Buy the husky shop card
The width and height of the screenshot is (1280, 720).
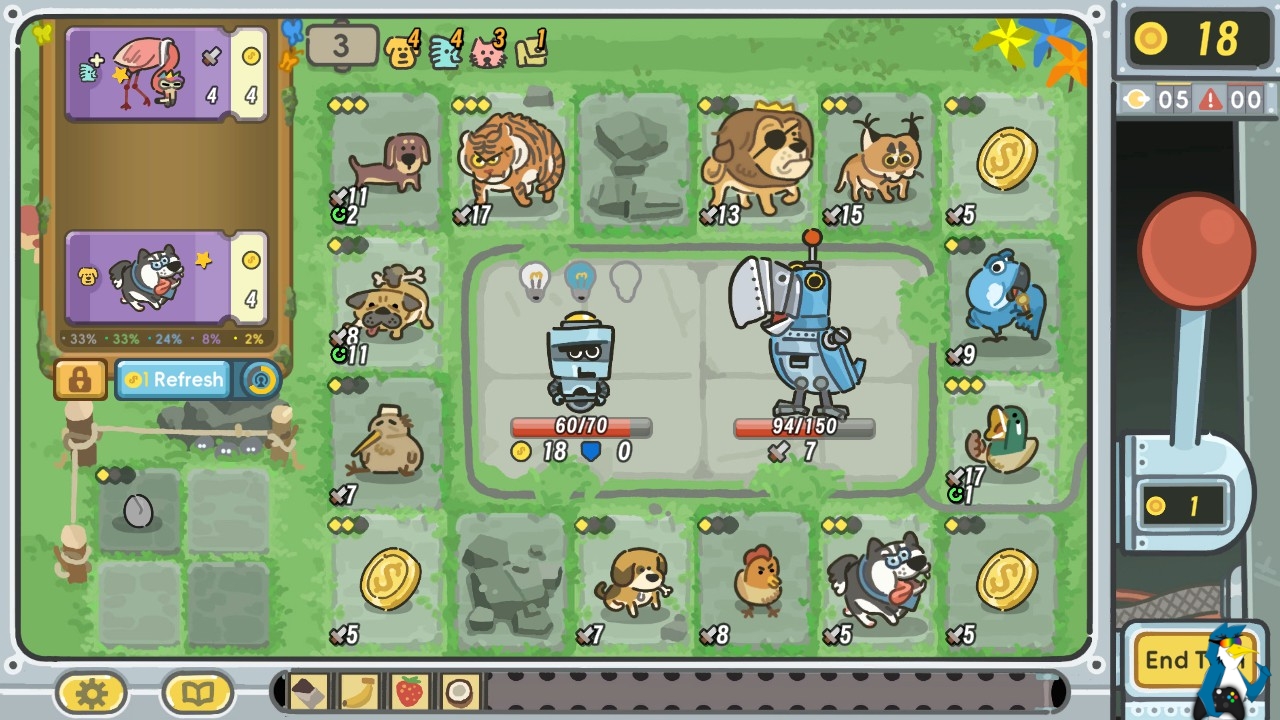pyautogui.click(x=165, y=277)
